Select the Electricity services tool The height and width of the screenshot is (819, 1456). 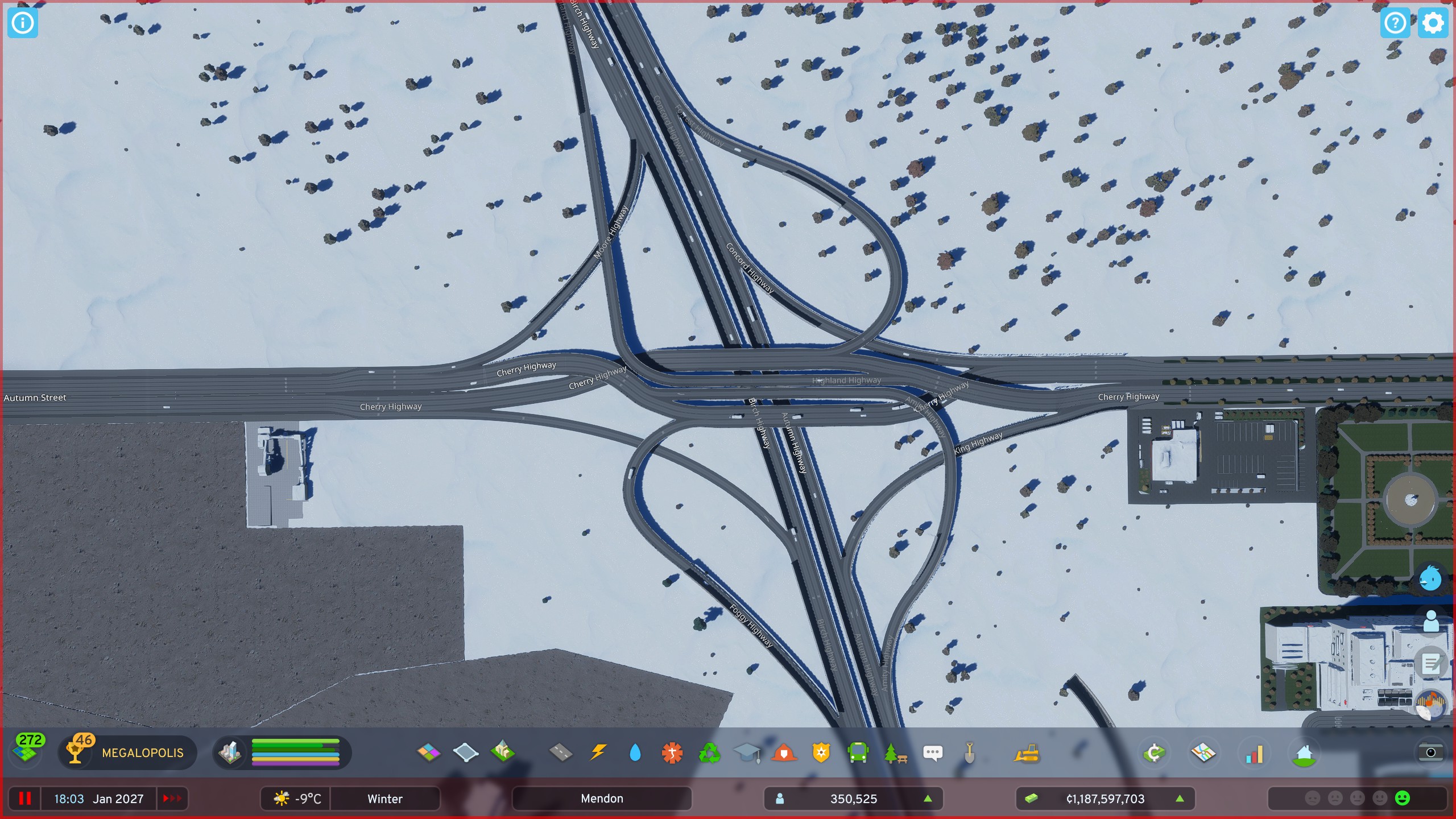(x=598, y=753)
